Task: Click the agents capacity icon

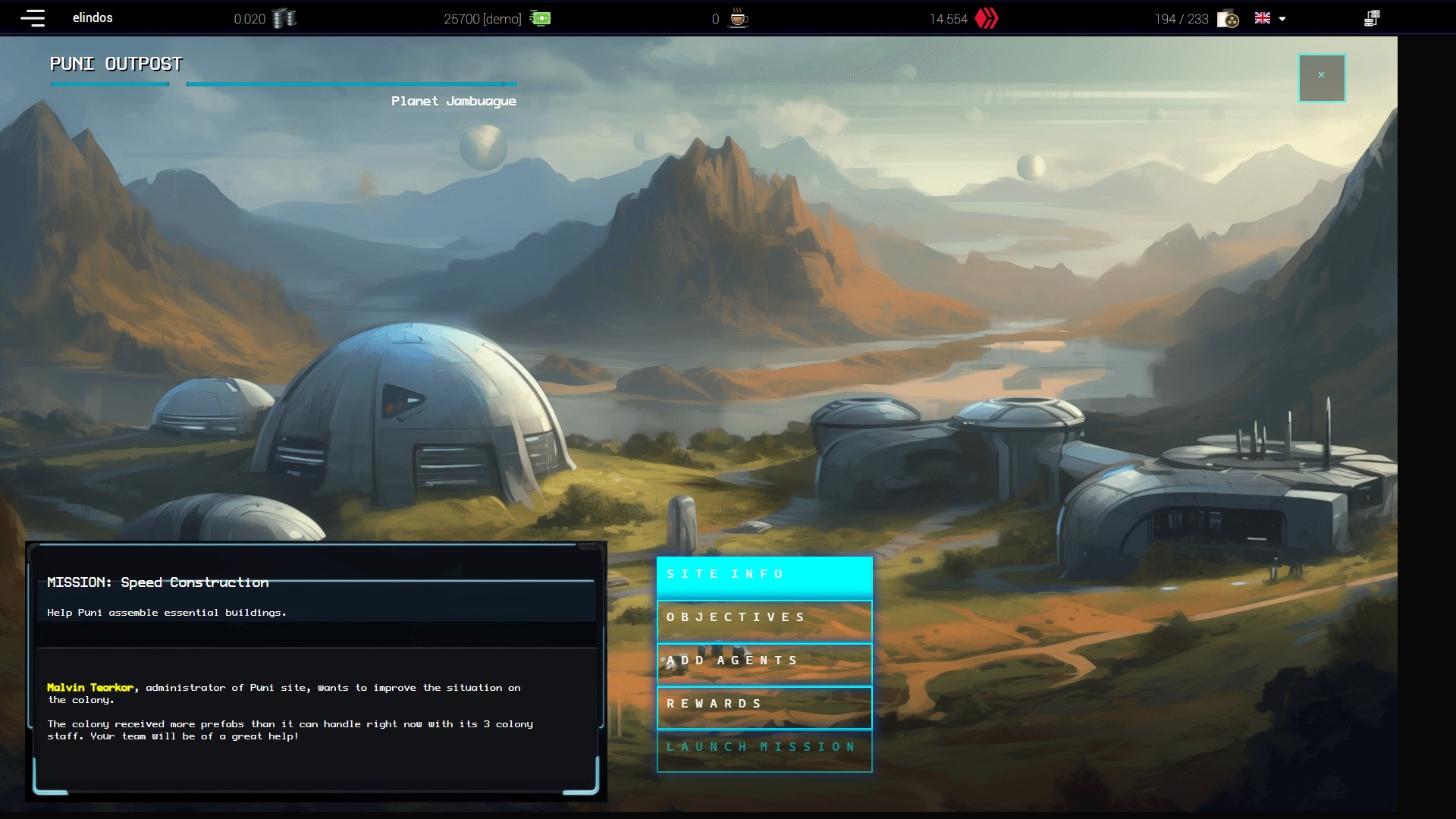Action: 1228,19
